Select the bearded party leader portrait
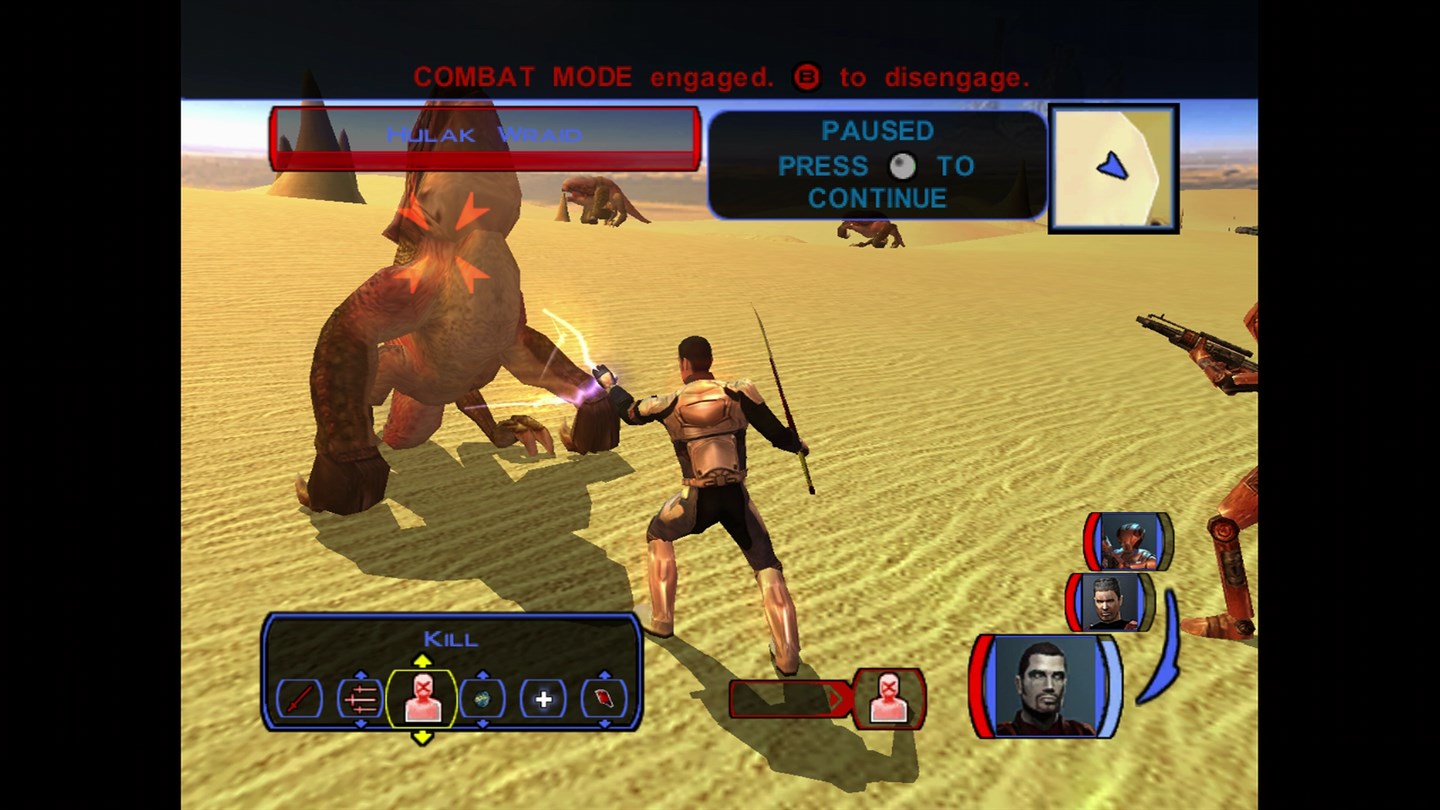The image size is (1440, 810). pos(1045,686)
